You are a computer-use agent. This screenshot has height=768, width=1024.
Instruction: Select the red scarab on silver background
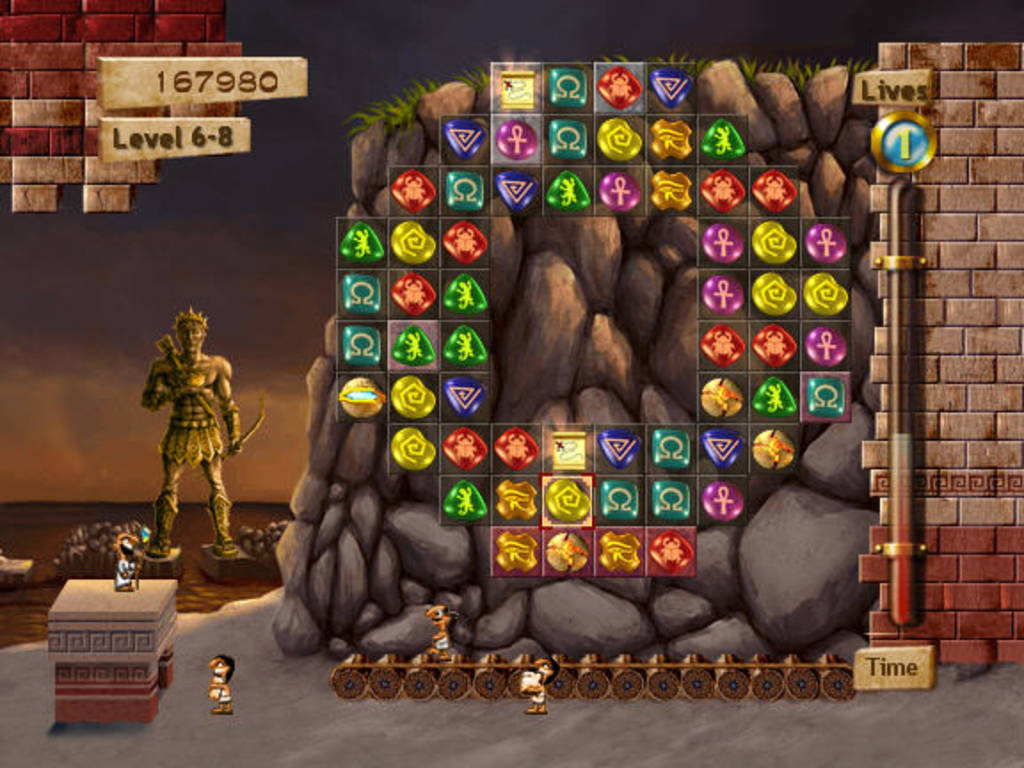(619, 88)
